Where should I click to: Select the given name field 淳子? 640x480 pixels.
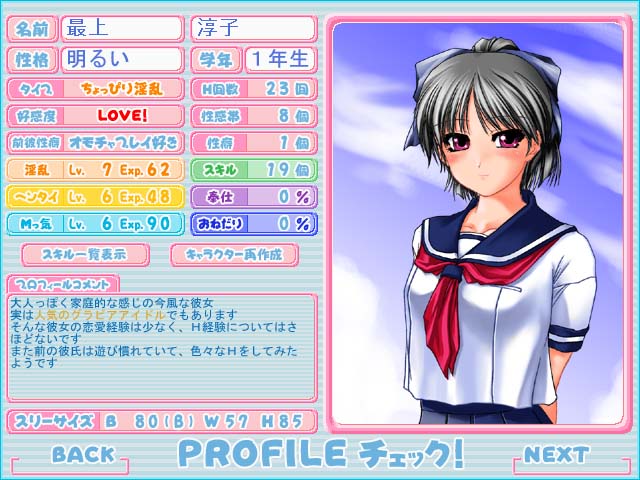click(252, 28)
